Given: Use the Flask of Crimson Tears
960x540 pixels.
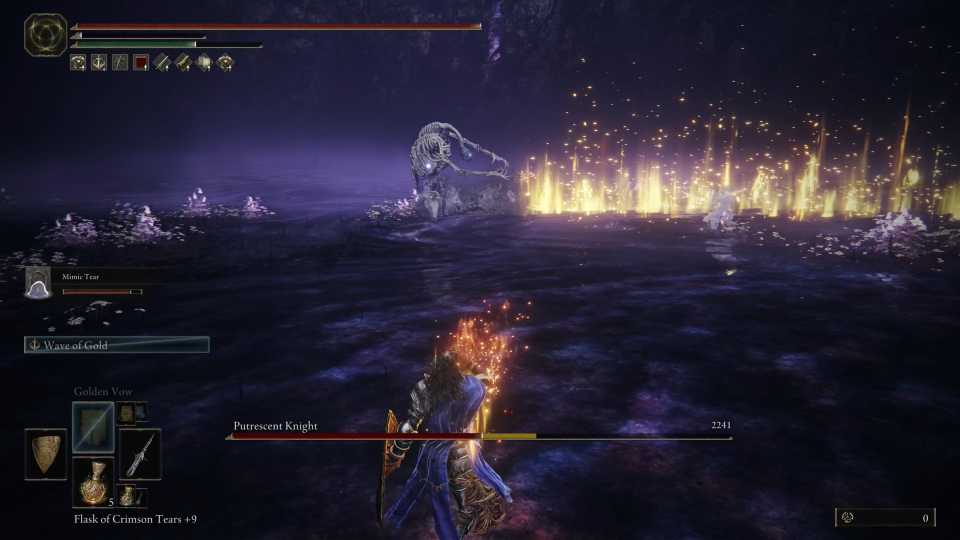Looking at the screenshot, I should click(93, 482).
